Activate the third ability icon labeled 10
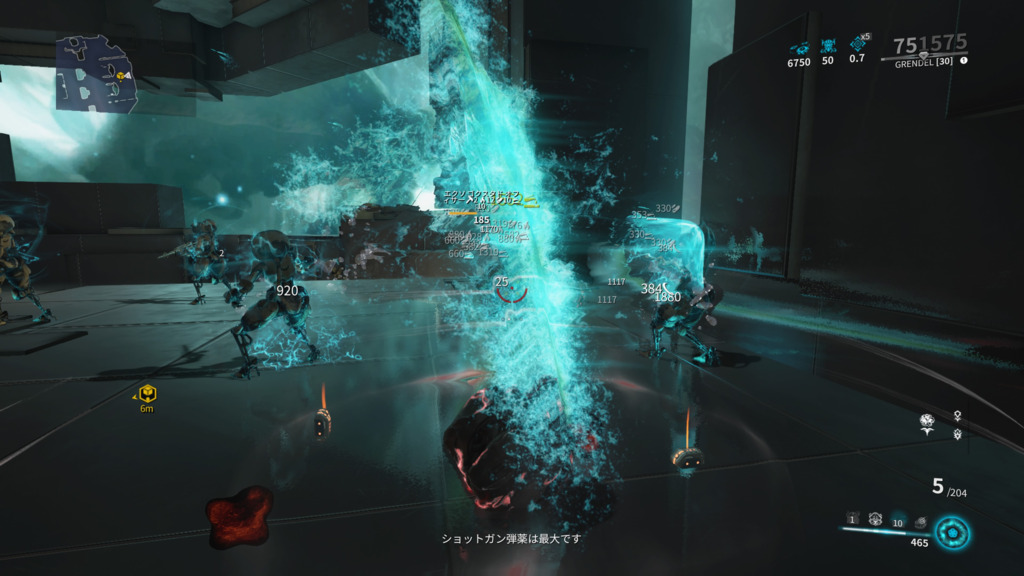The image size is (1024, 576). (x=898, y=521)
